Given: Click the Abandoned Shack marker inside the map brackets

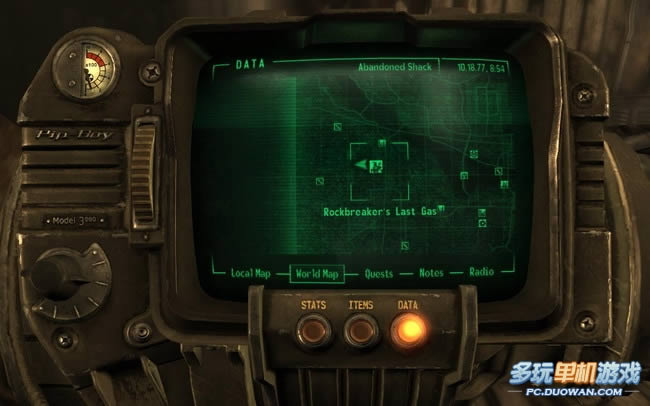Looking at the screenshot, I should (x=377, y=165).
